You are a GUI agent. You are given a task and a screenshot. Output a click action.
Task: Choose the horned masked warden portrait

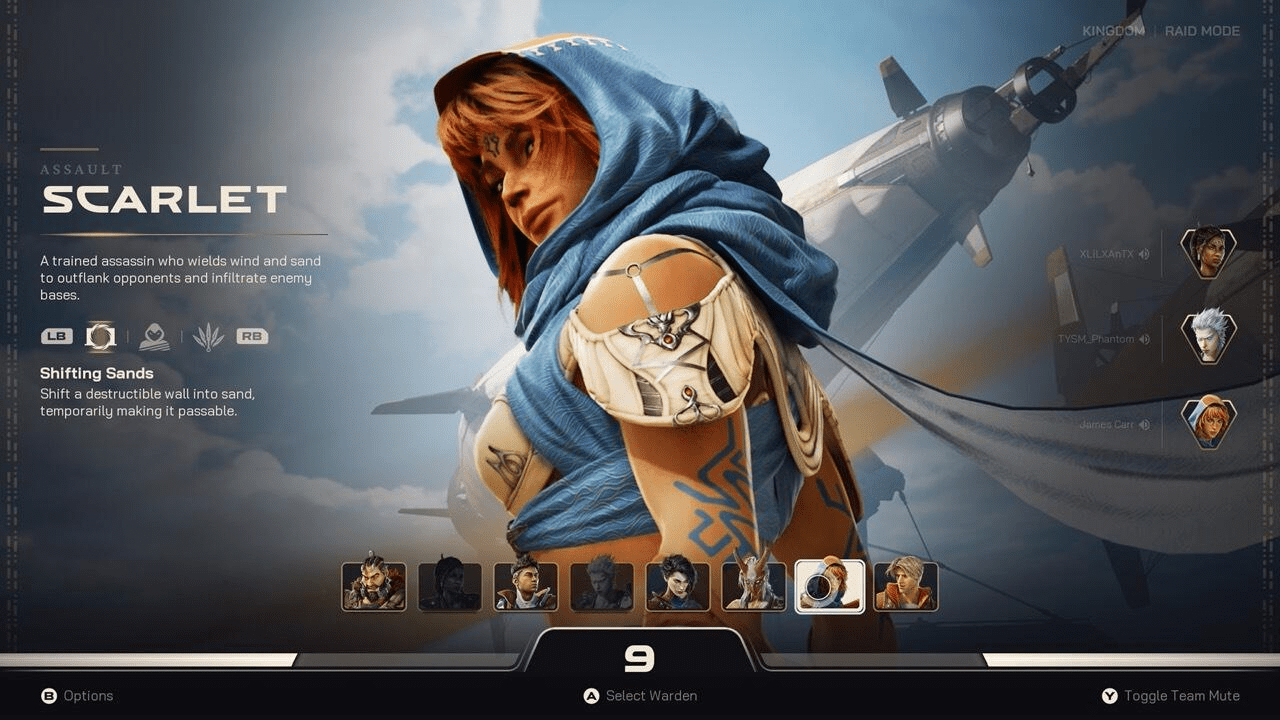pos(754,586)
